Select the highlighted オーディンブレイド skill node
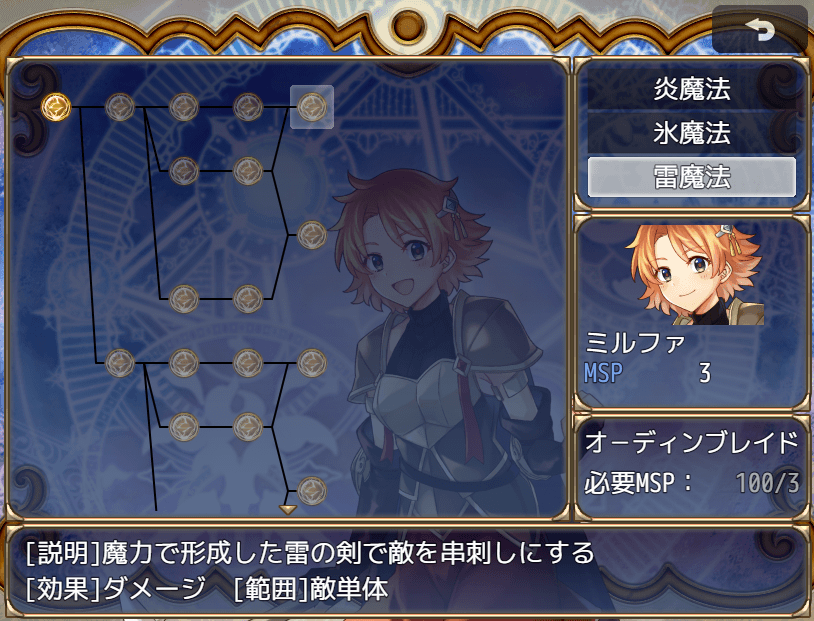Screen dimensions: 814x621 [x=312, y=106]
